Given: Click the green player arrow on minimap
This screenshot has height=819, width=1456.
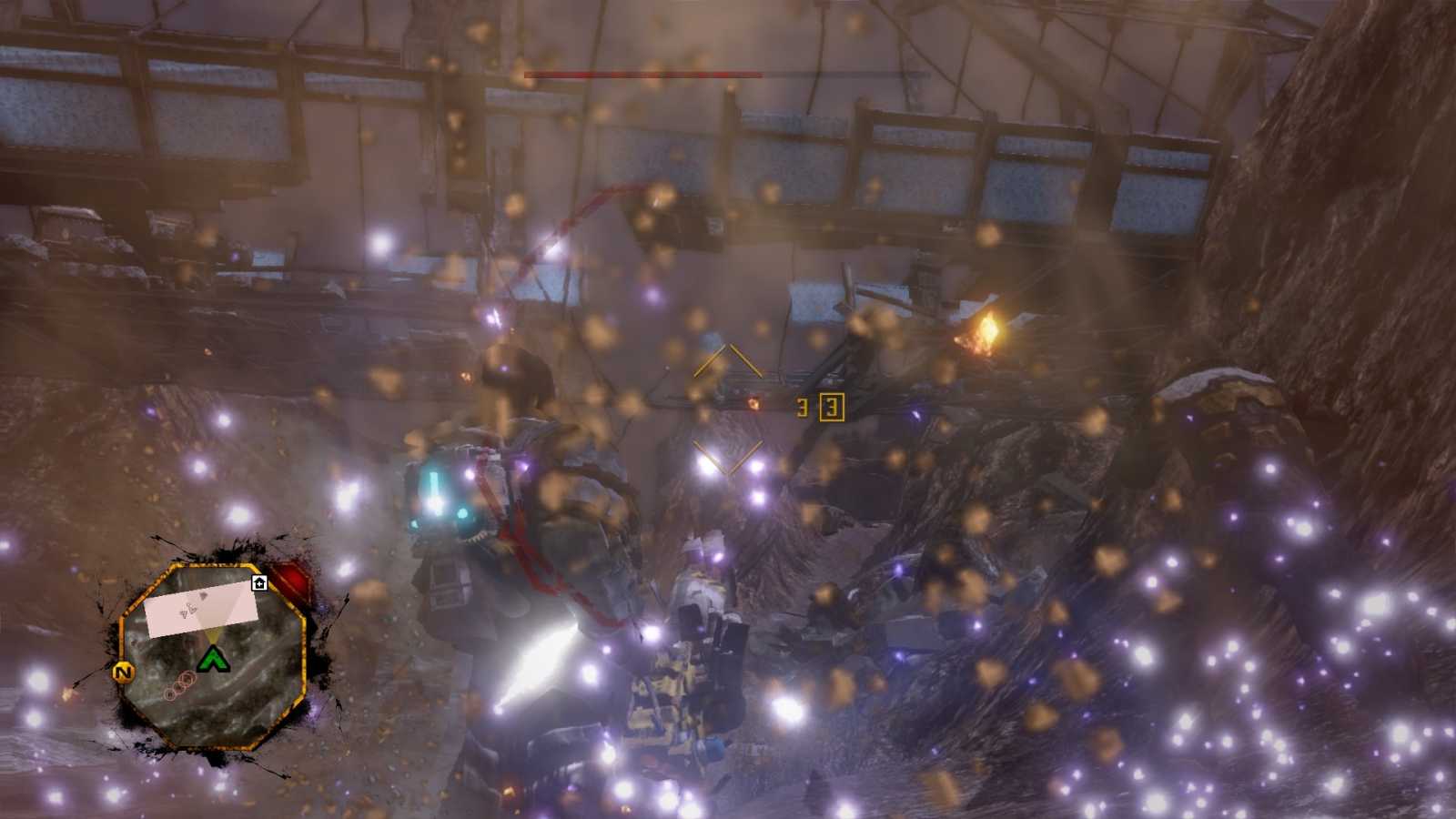Looking at the screenshot, I should click(213, 659).
